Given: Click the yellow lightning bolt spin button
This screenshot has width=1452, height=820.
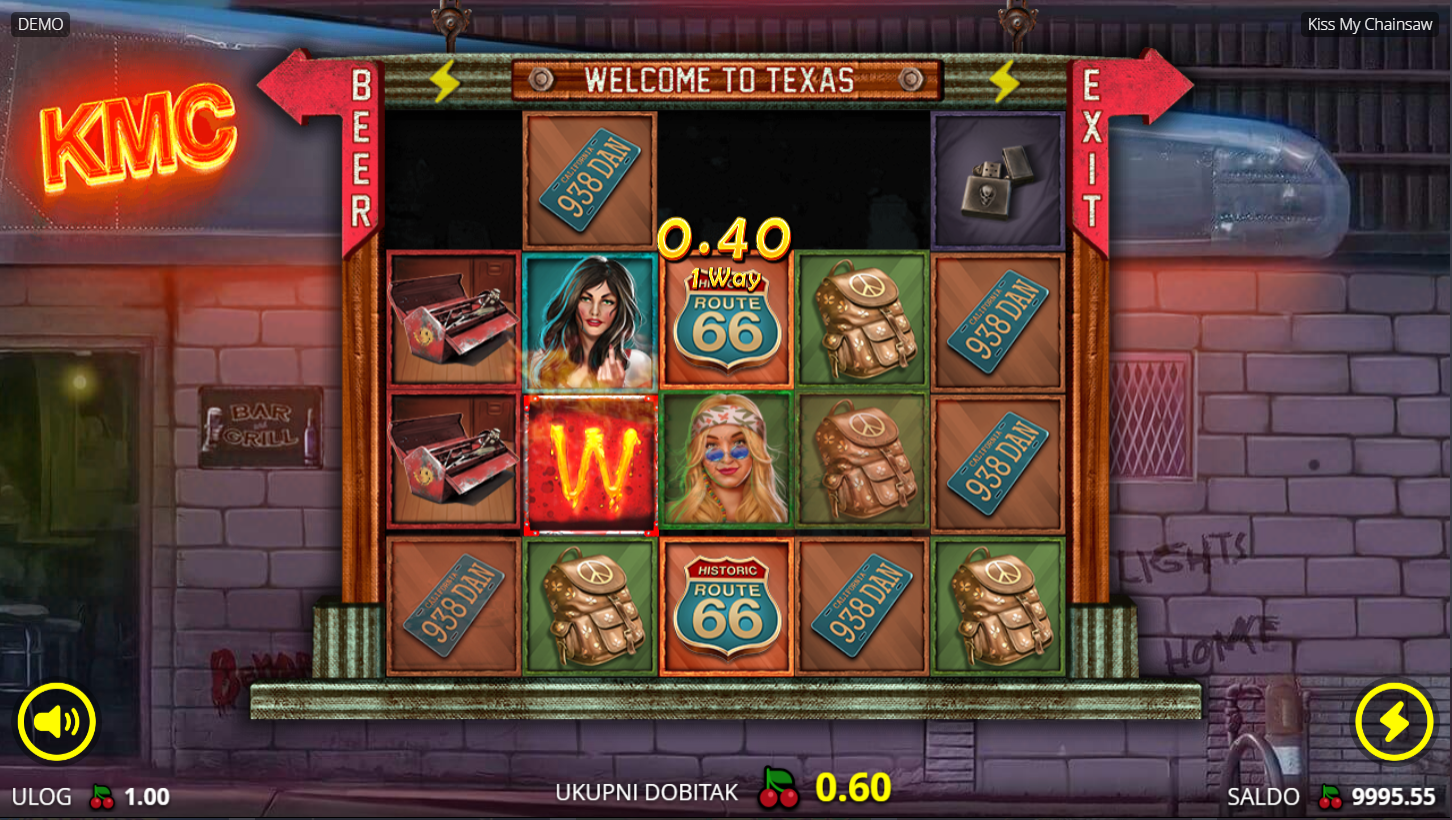Looking at the screenshot, I should (x=1394, y=722).
